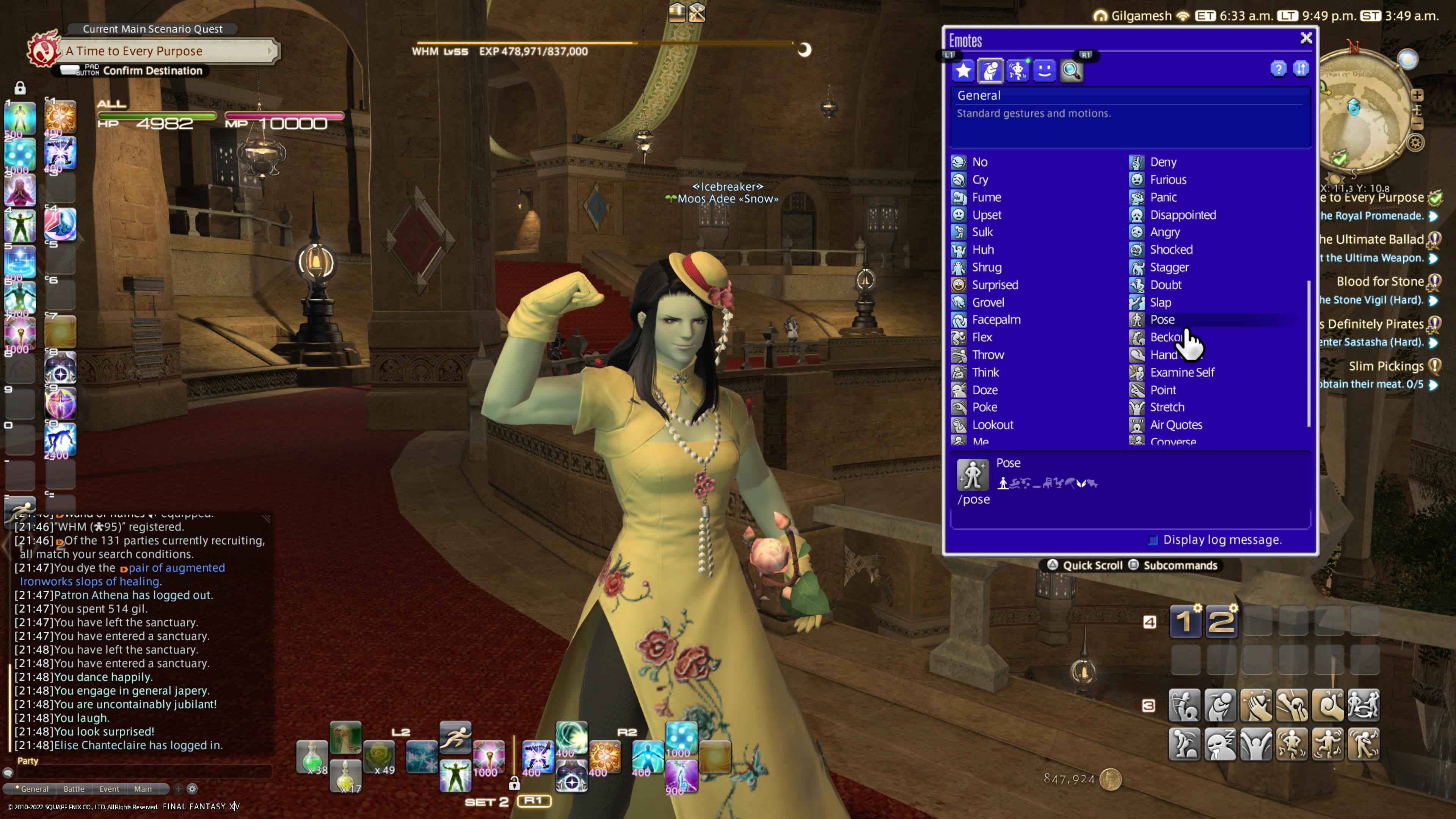Open the Favorites star emote tab
The width and height of the screenshot is (1456, 819).
(x=963, y=71)
